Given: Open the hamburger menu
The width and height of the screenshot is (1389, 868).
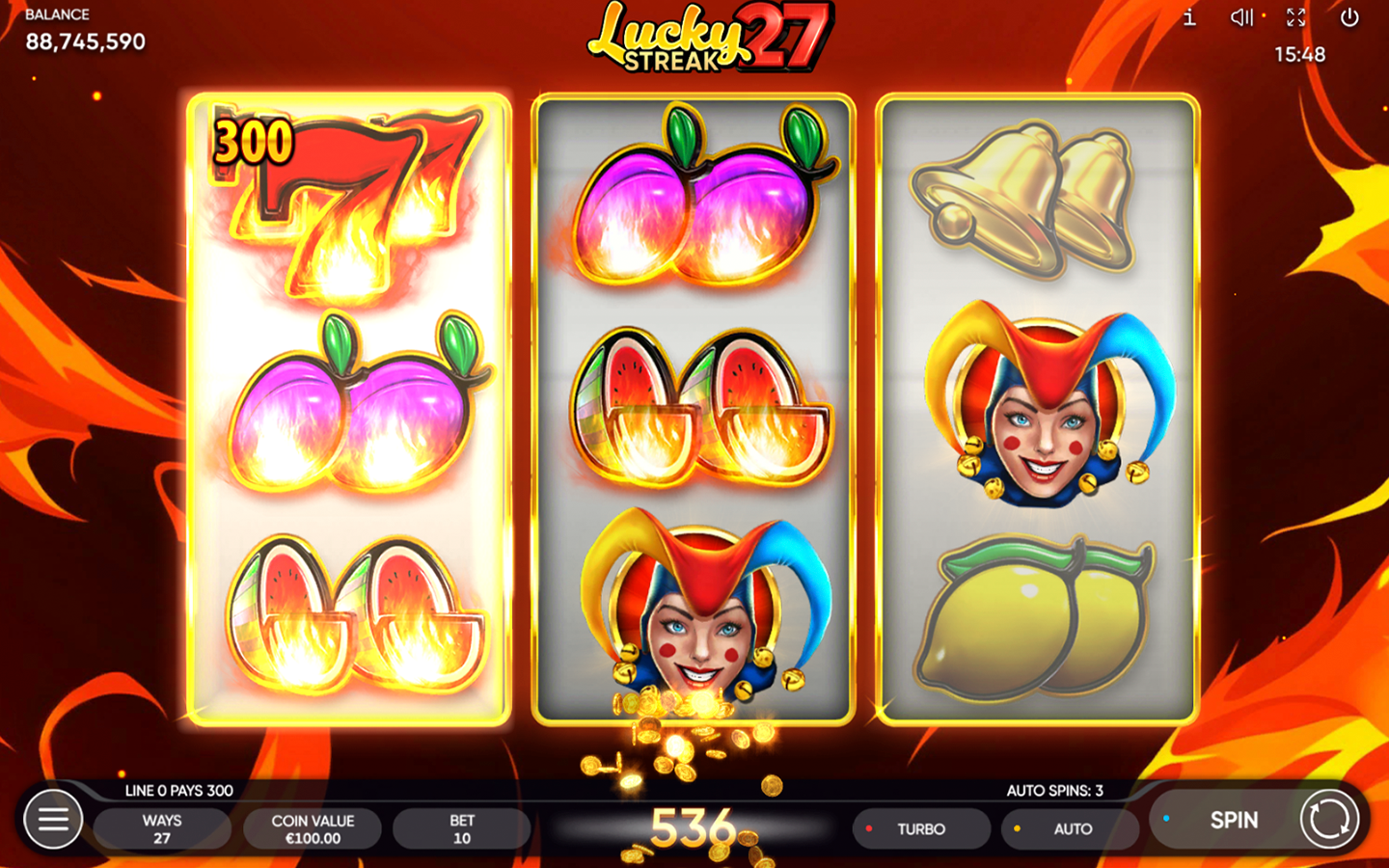Looking at the screenshot, I should tap(53, 819).
